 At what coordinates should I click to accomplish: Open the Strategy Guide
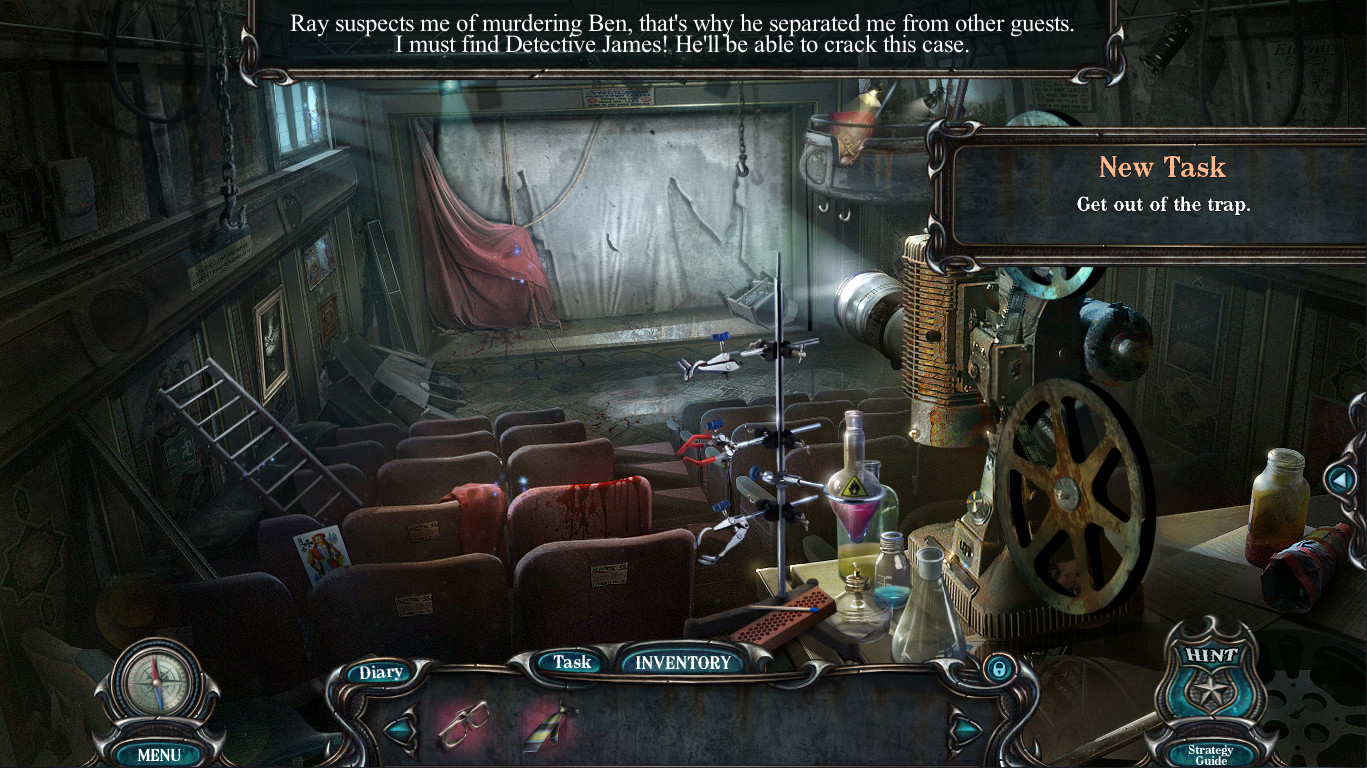click(x=1211, y=754)
